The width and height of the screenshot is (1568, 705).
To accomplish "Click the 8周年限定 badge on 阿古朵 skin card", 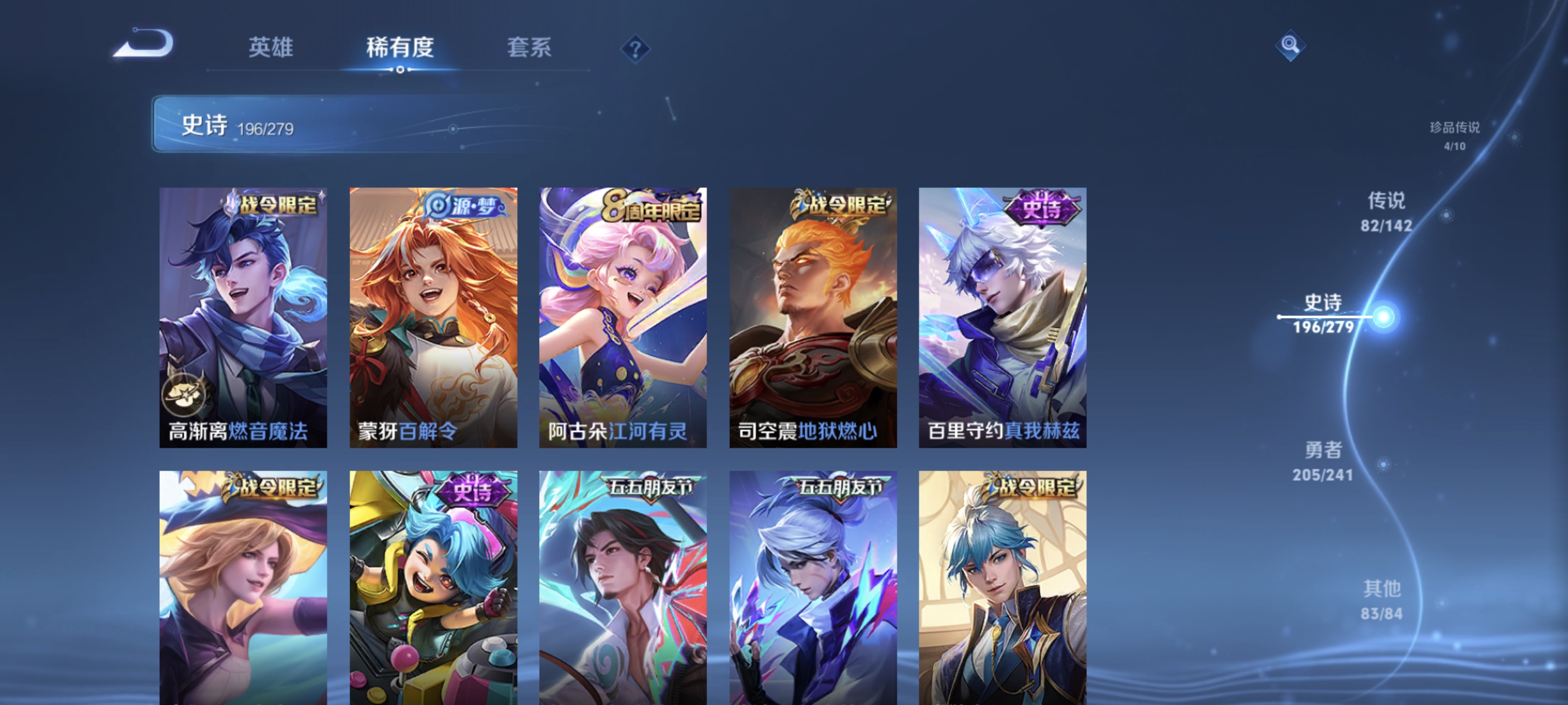I will click(653, 207).
